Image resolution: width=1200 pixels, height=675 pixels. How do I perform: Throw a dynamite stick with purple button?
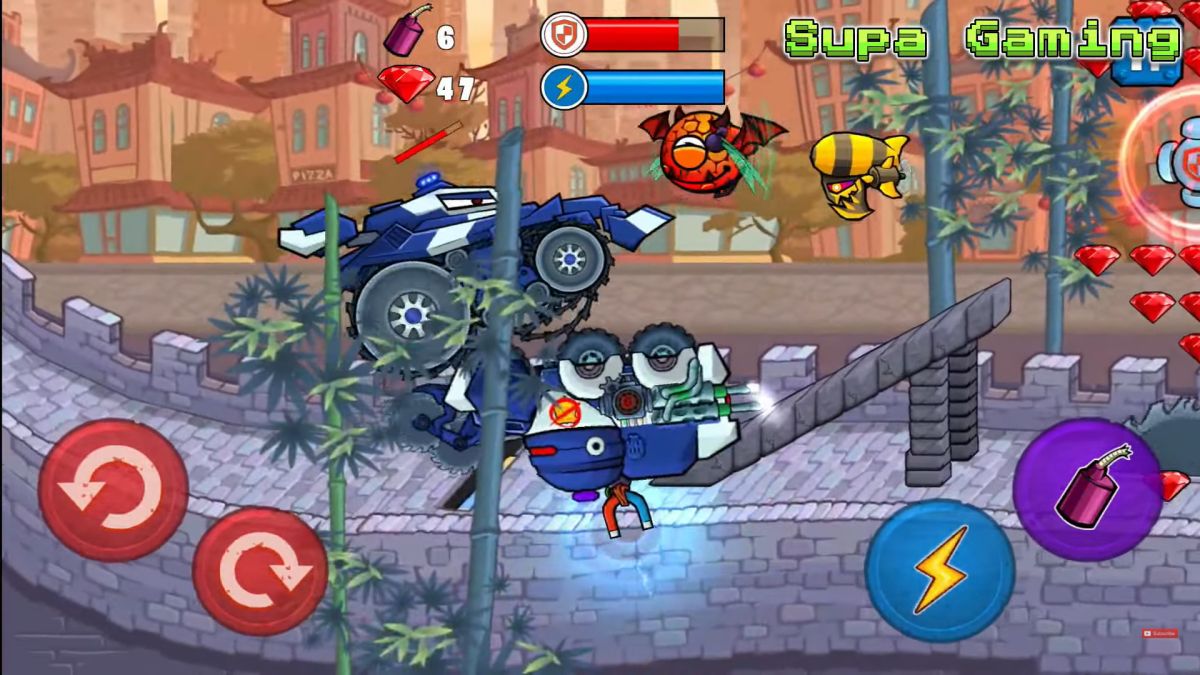coord(1087,490)
